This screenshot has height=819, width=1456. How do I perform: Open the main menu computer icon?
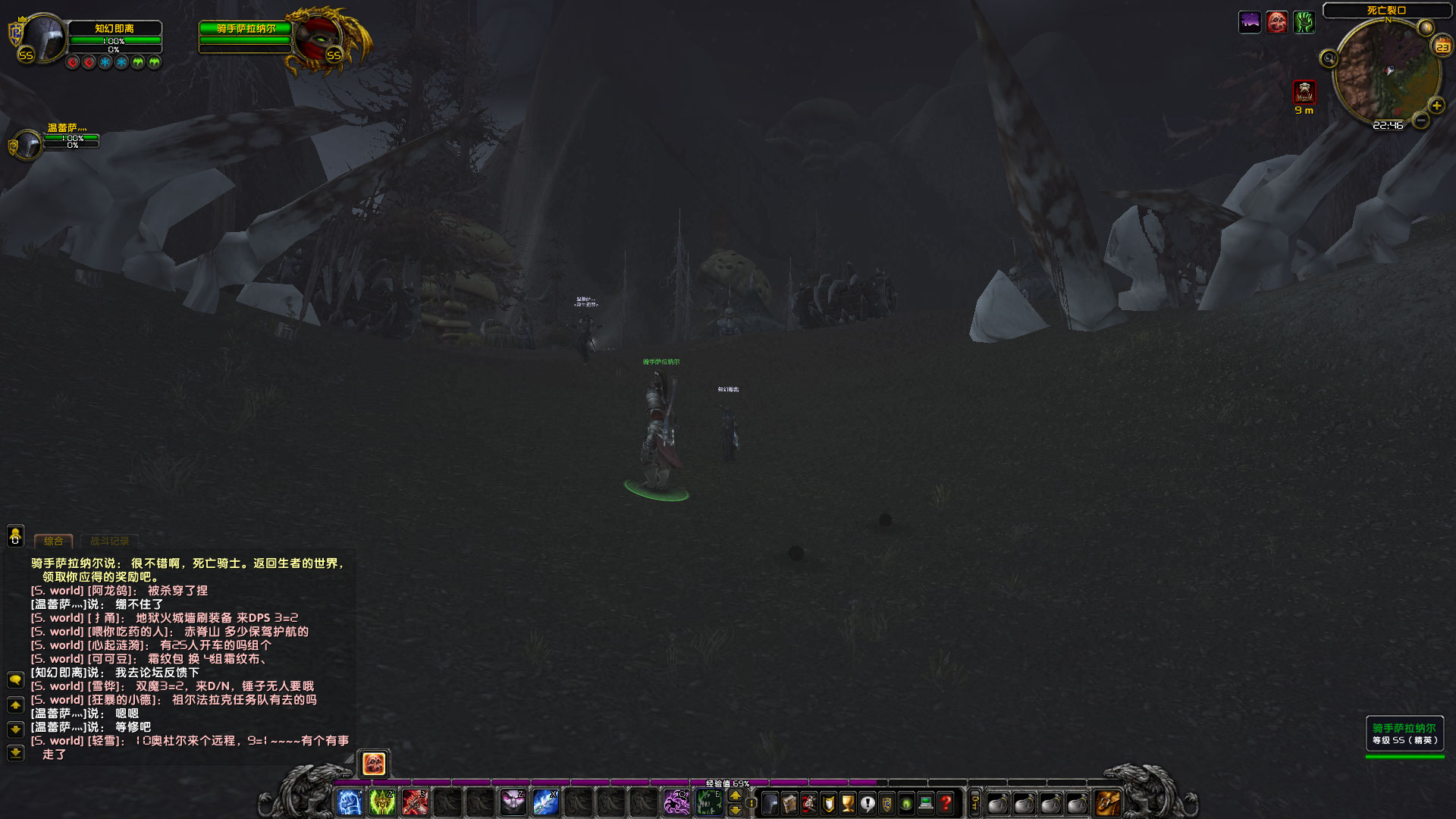(925, 804)
